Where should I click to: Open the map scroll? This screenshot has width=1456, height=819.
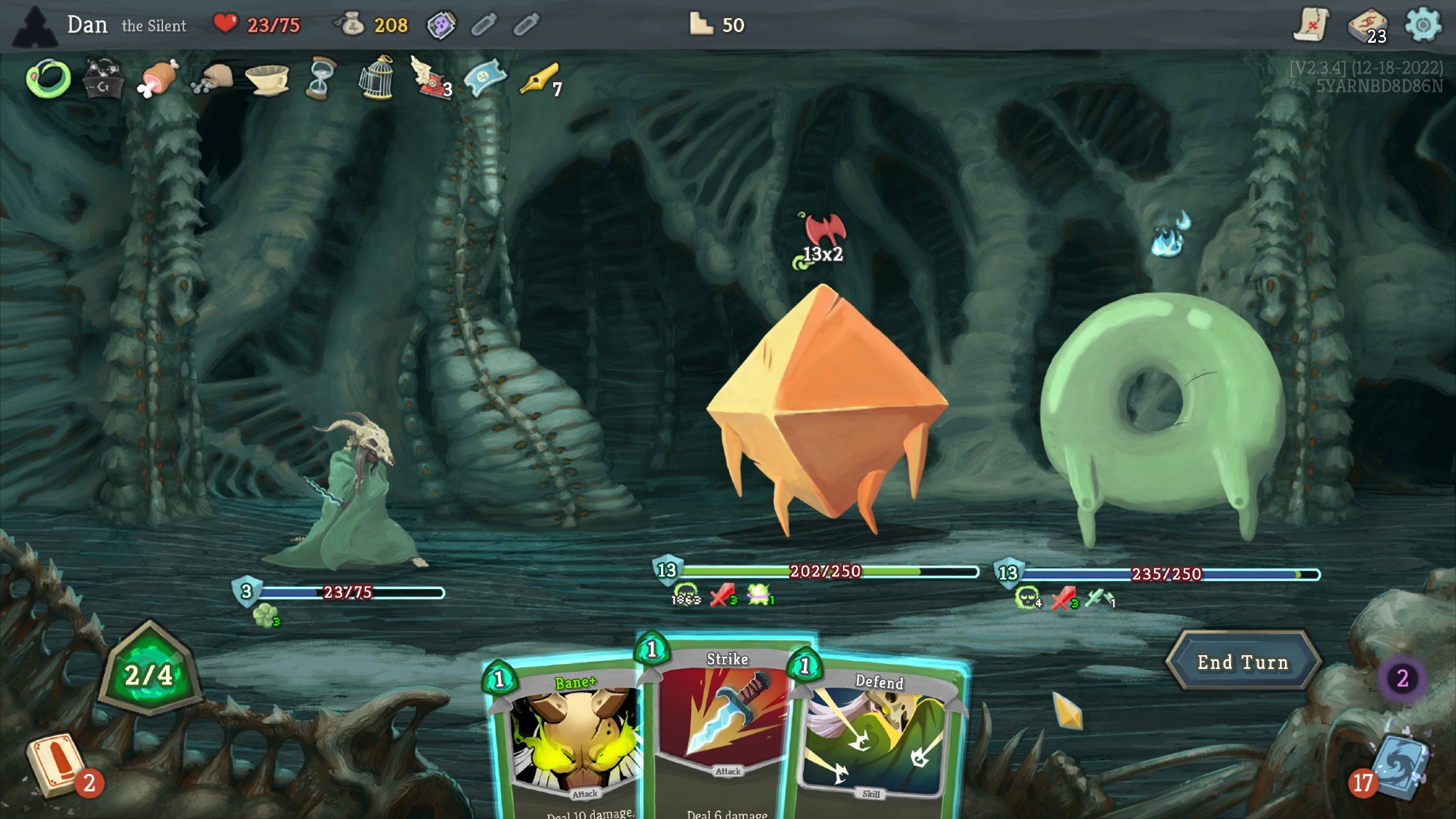(x=1311, y=25)
